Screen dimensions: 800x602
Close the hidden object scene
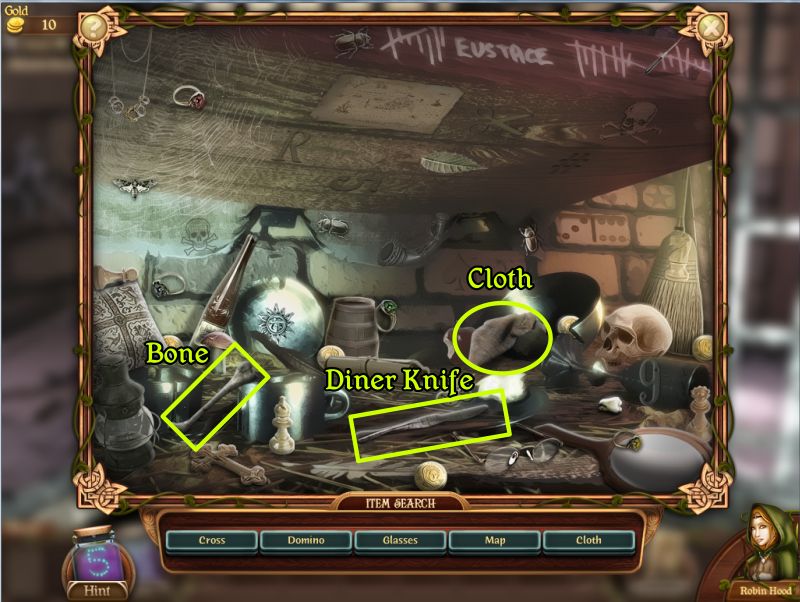pyautogui.click(x=709, y=27)
